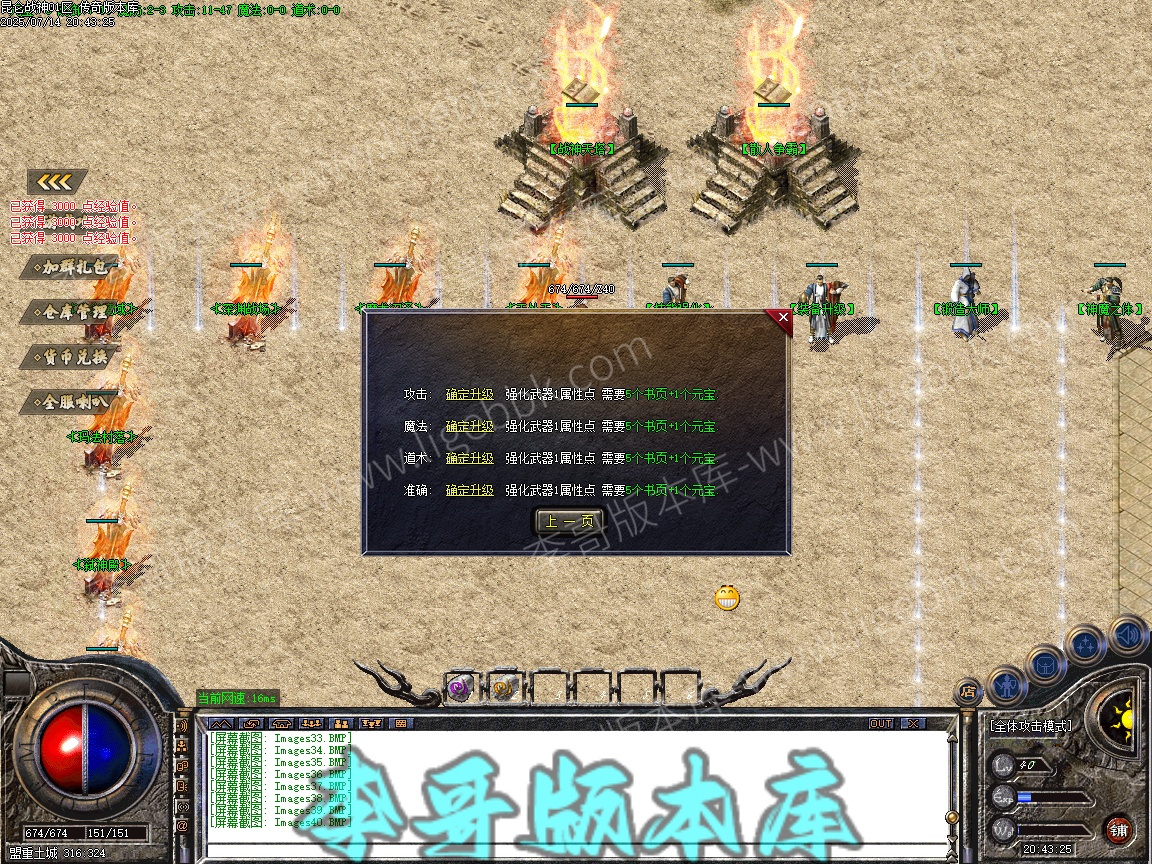Viewport: 1152px width, 864px height.
Task: Open the 店 shop button
Action: (968, 690)
